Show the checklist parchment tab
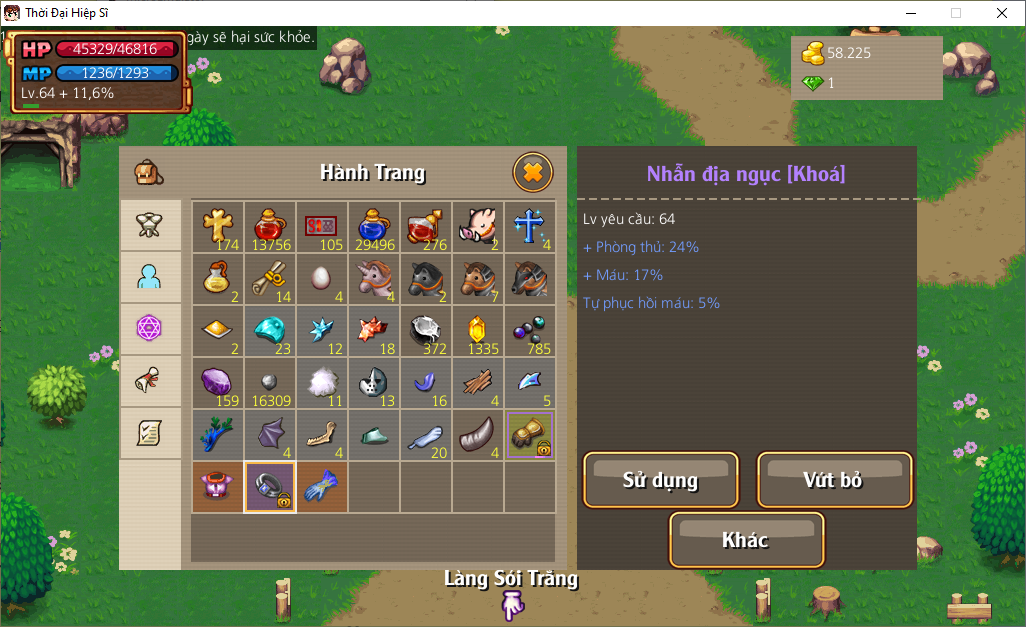 [x=150, y=433]
